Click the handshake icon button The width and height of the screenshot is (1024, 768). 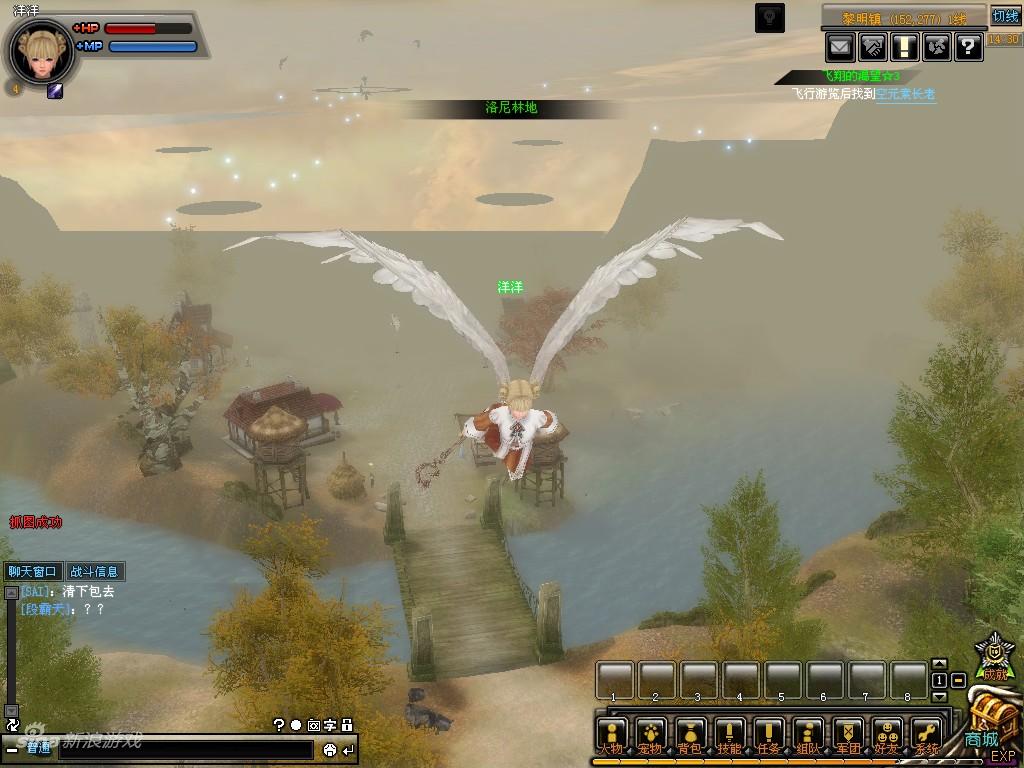pyautogui.click(x=873, y=46)
